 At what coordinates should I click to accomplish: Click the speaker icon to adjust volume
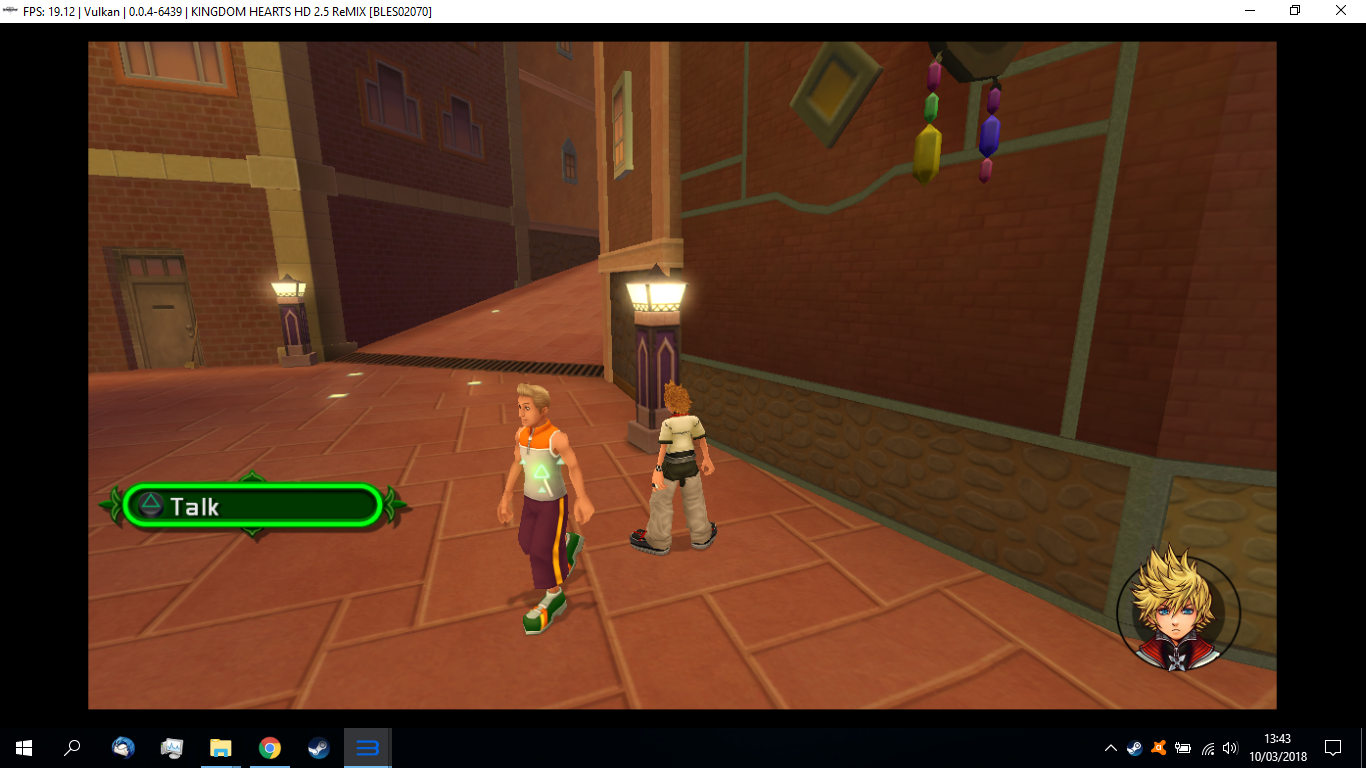pyautogui.click(x=1230, y=748)
